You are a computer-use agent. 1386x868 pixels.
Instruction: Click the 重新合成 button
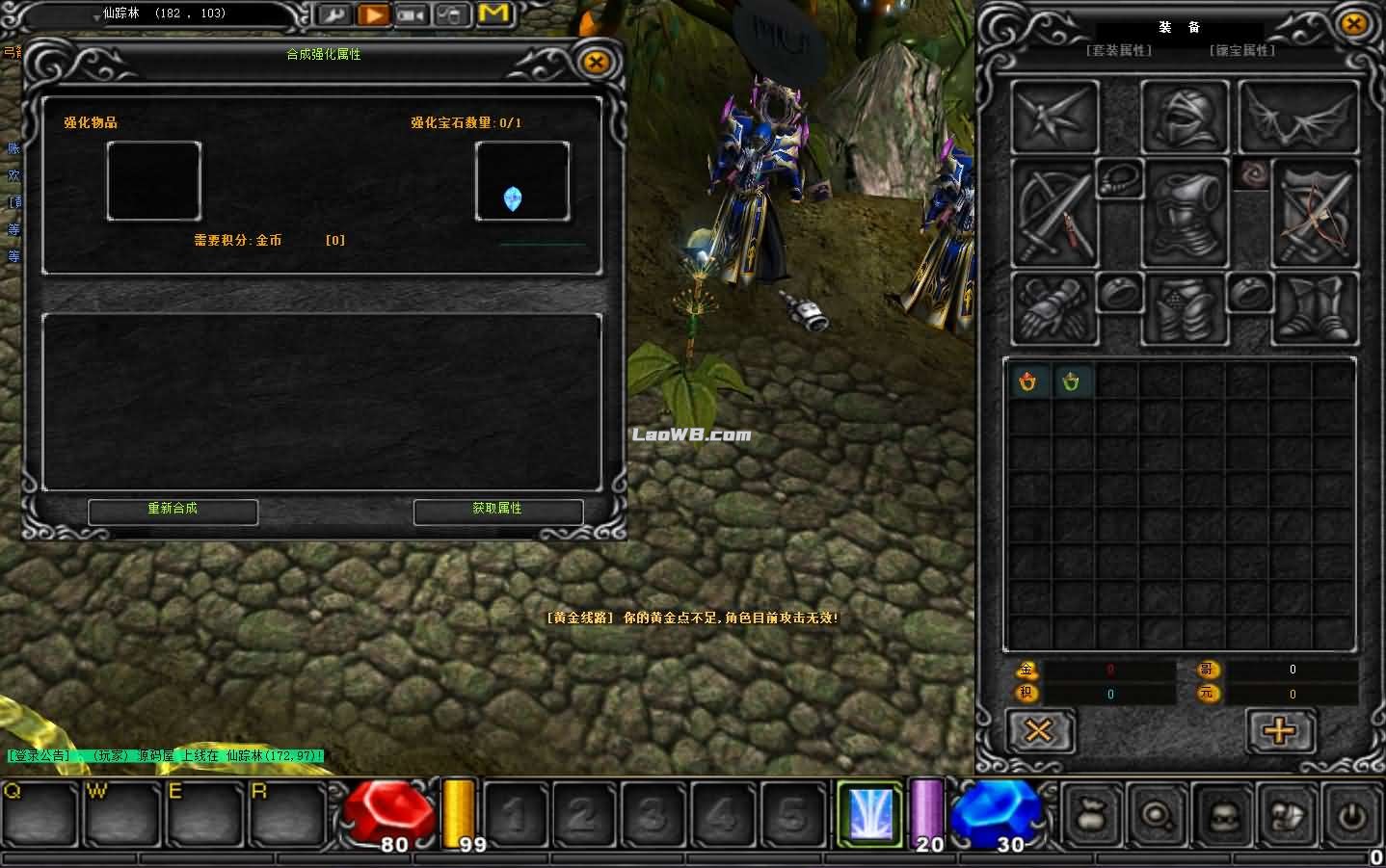[173, 510]
